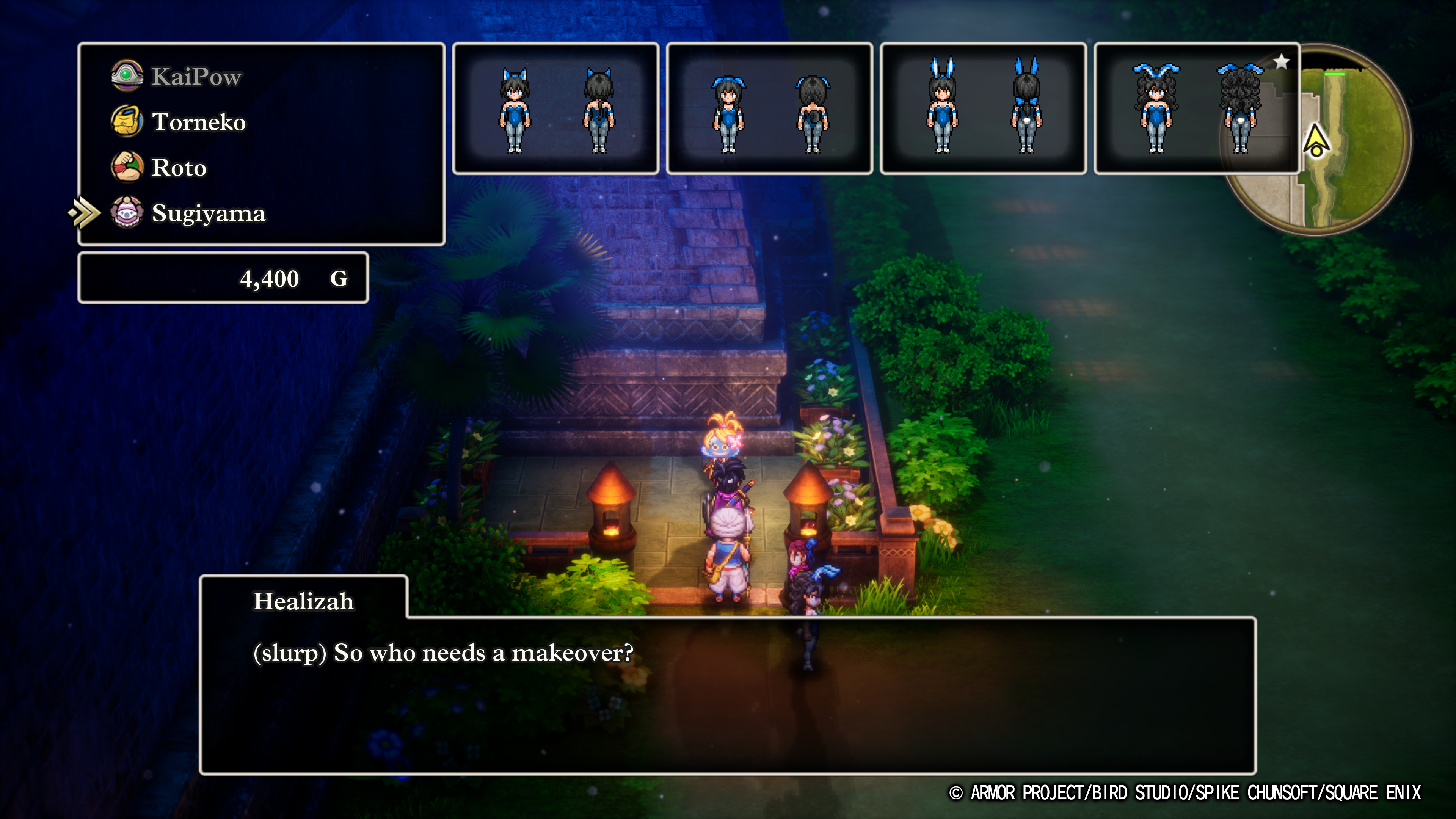This screenshot has width=1456, height=819.
Task: Choose the starred curly-hair bunny preview
Action: [x=1197, y=108]
